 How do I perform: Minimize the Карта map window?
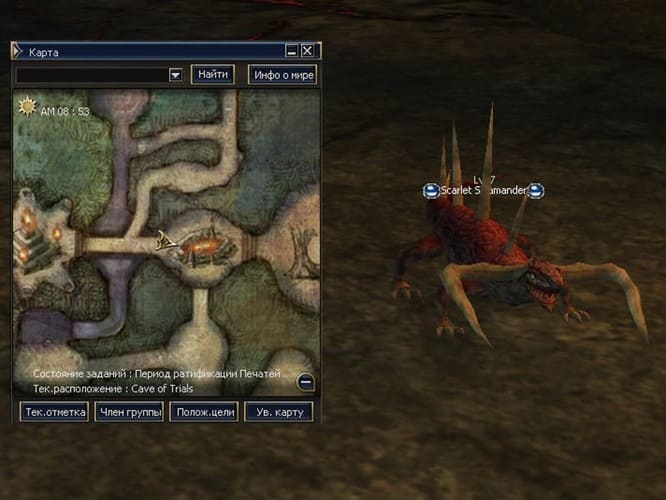pyautogui.click(x=291, y=50)
